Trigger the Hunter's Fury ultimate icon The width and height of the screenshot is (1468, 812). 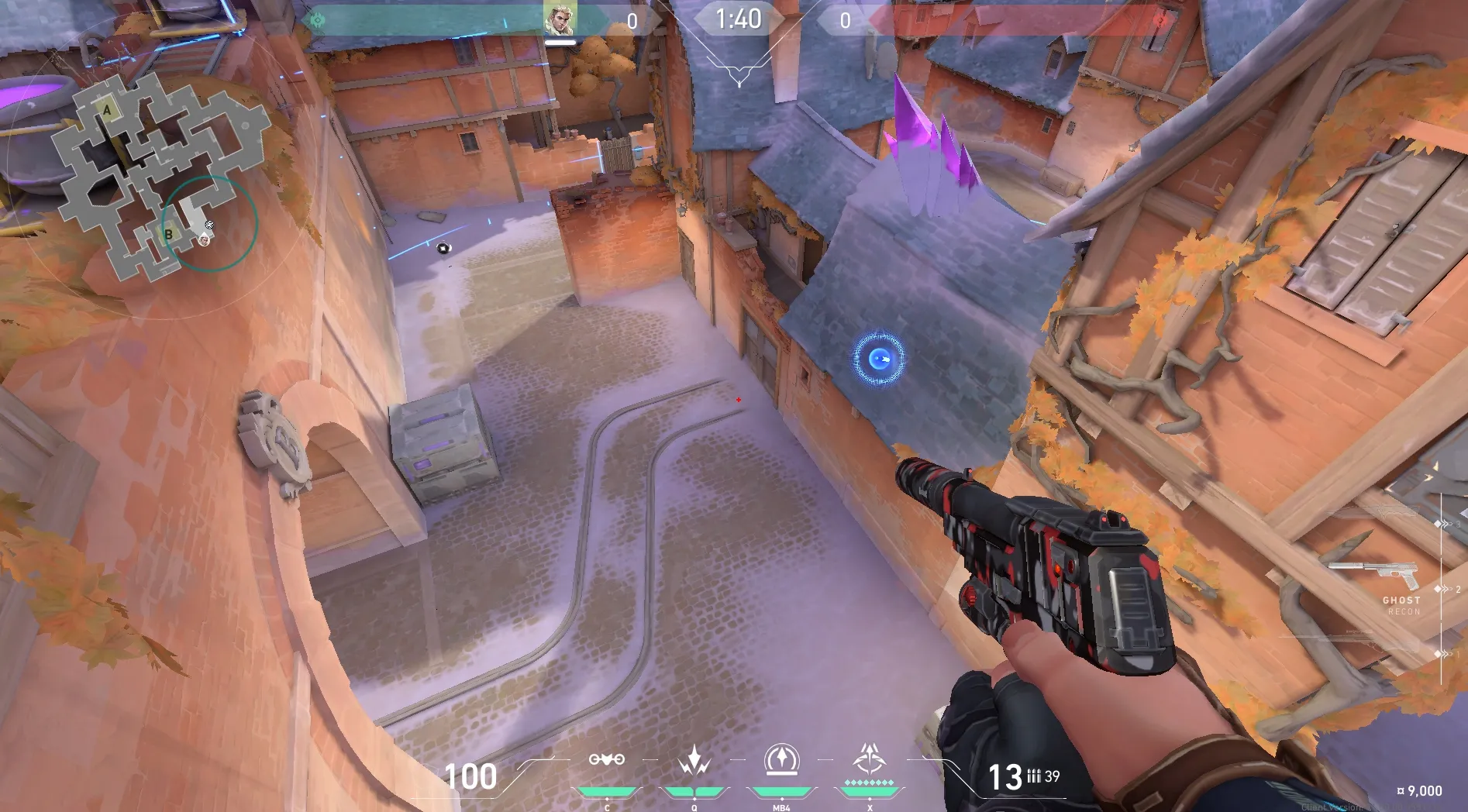click(869, 760)
